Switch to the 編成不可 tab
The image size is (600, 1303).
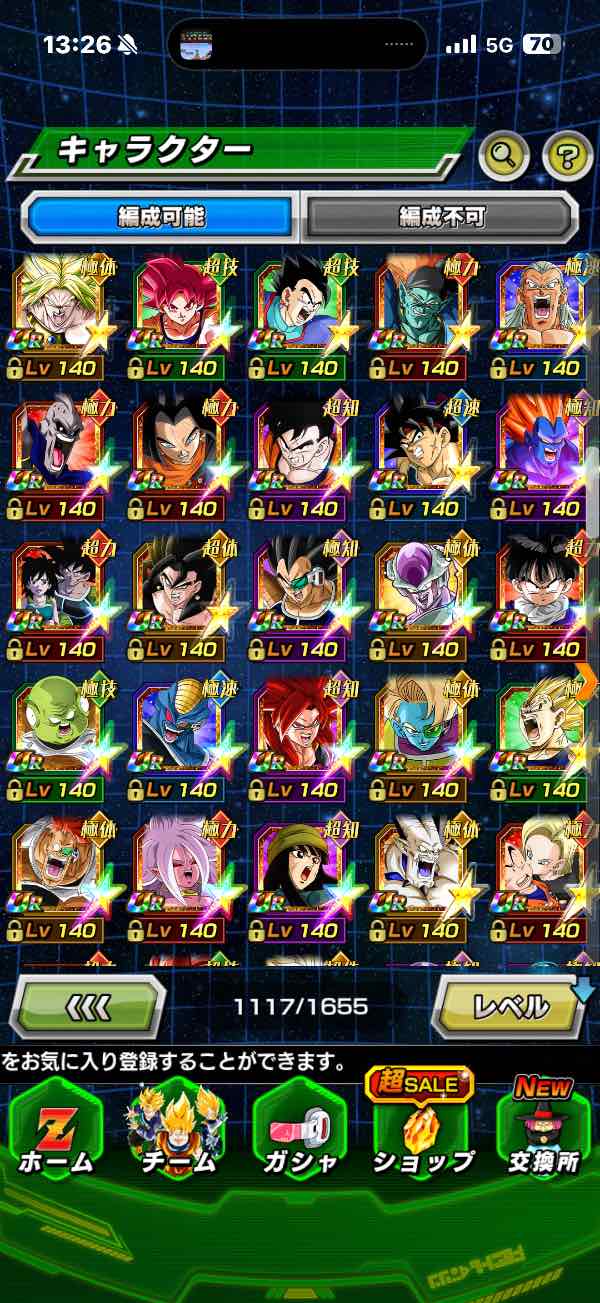pyautogui.click(x=441, y=216)
